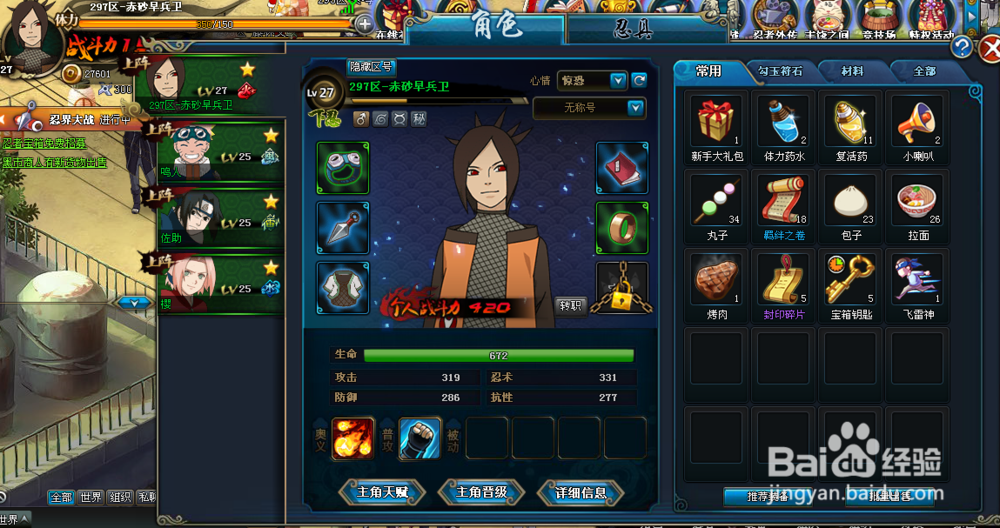This screenshot has height=528, width=1000.
Task: View 详细信息 detailed stats
Action: pos(580,492)
